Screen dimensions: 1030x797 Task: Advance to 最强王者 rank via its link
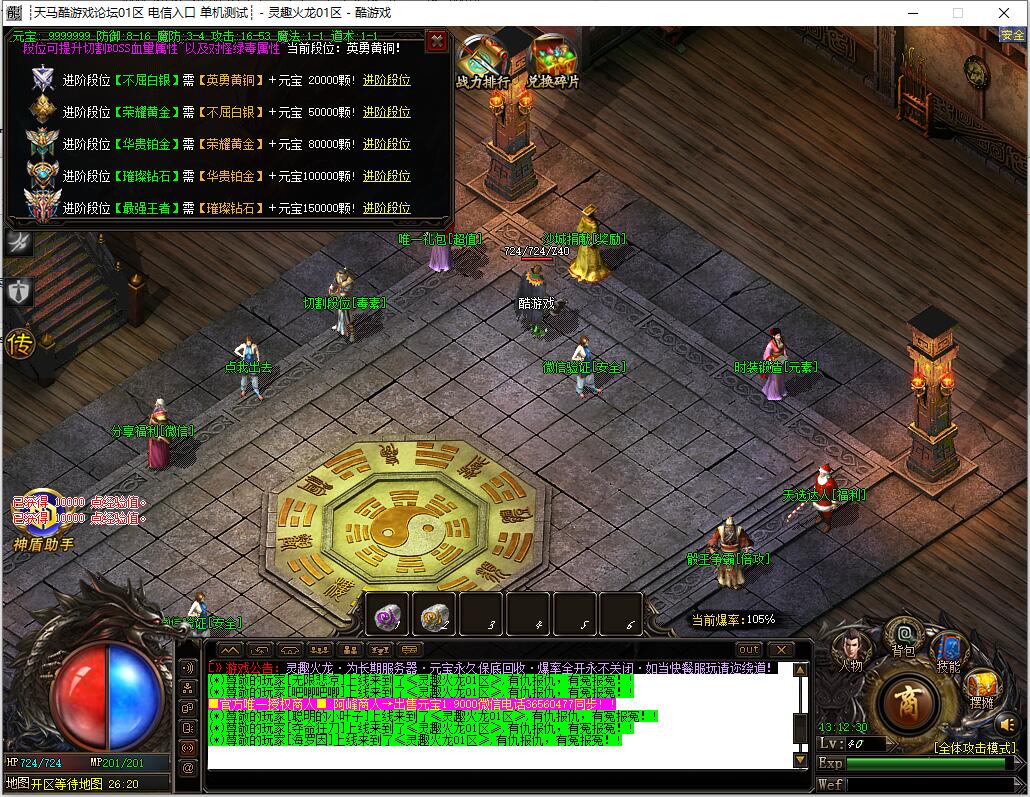coord(386,208)
